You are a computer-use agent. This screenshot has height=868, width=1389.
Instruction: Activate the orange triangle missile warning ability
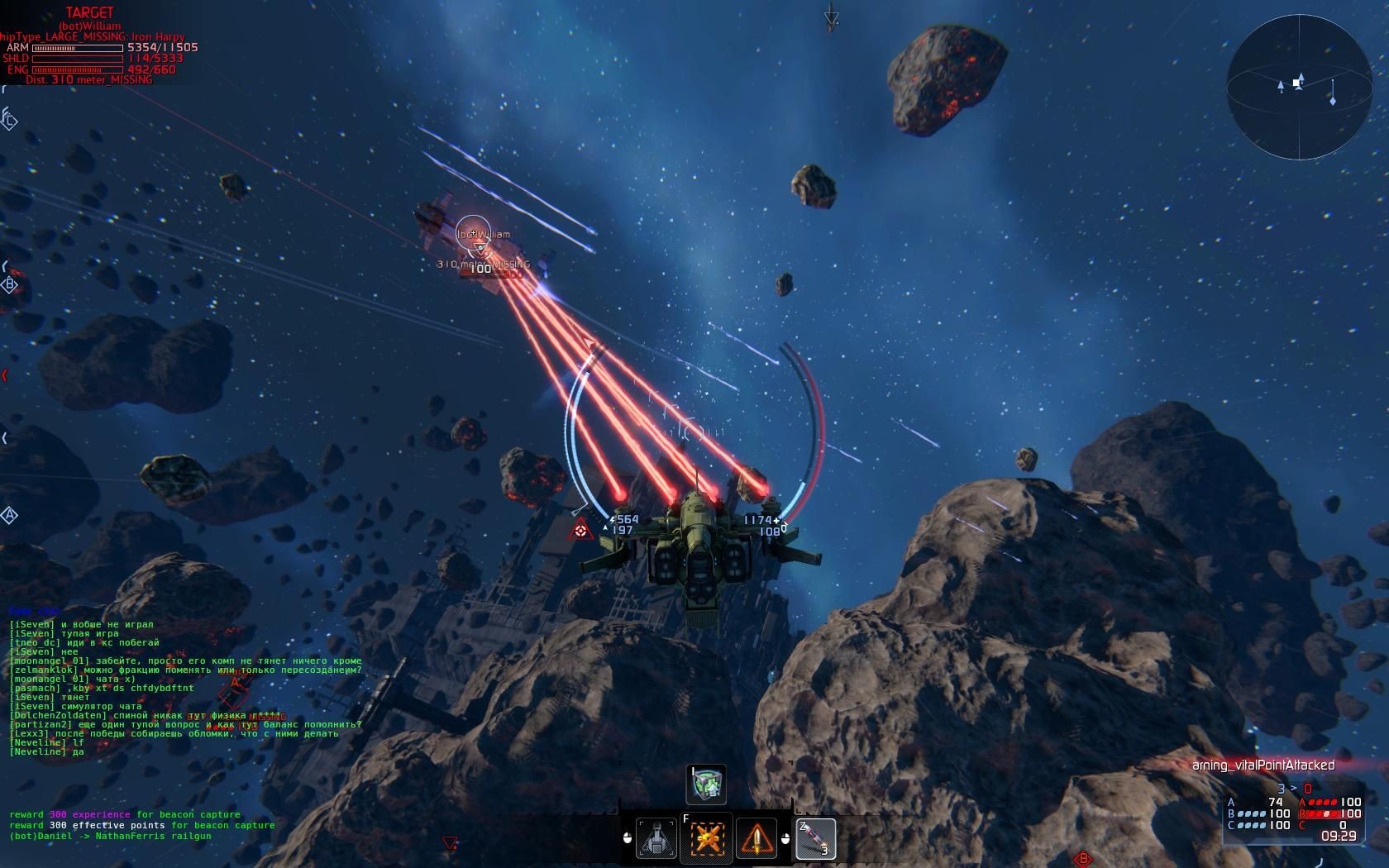757,839
